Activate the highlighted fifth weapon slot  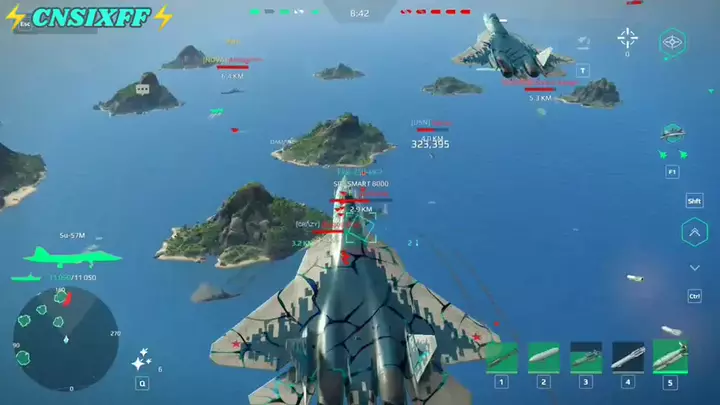tap(670, 357)
